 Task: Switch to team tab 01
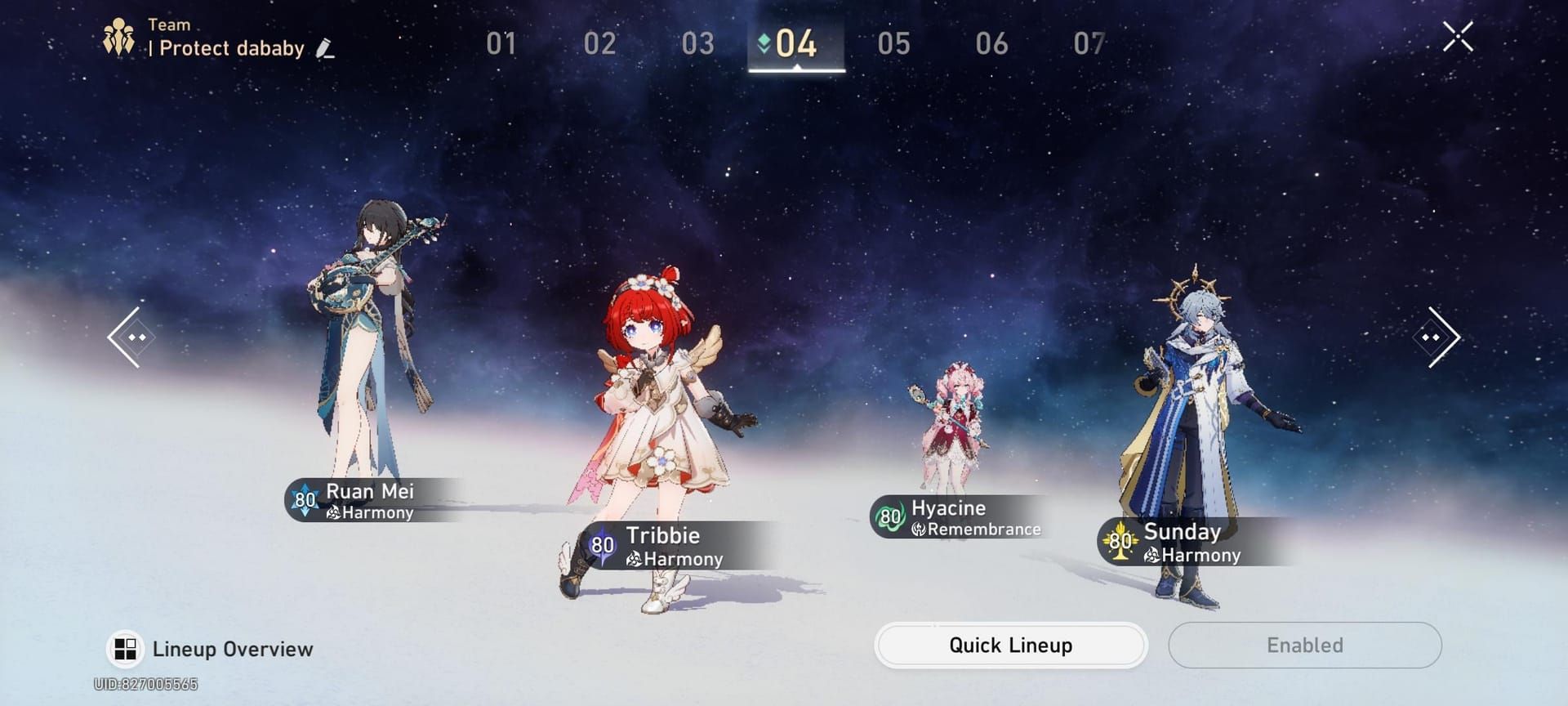501,45
